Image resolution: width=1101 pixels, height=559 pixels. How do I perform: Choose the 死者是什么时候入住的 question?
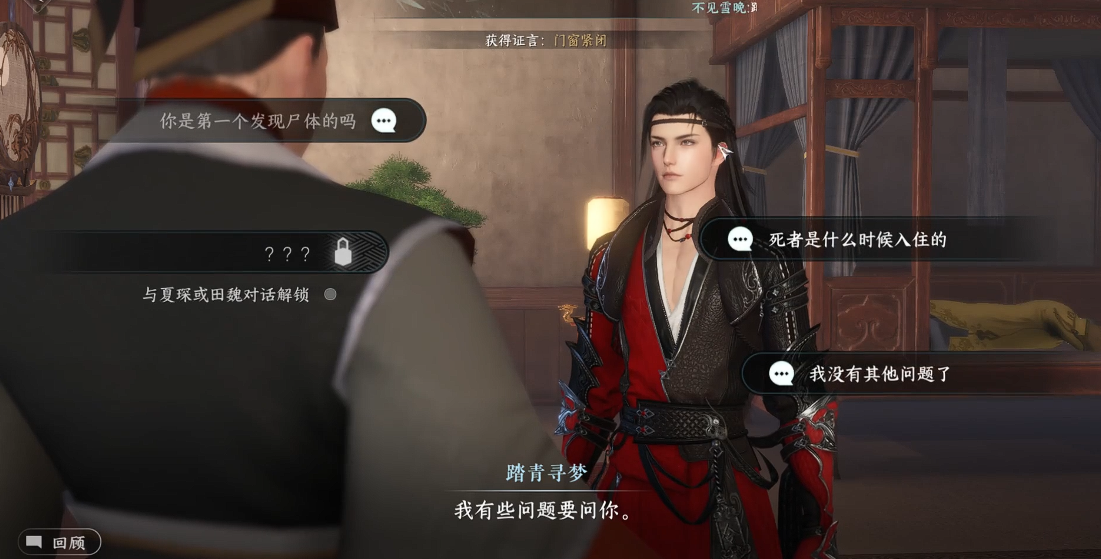coord(857,240)
